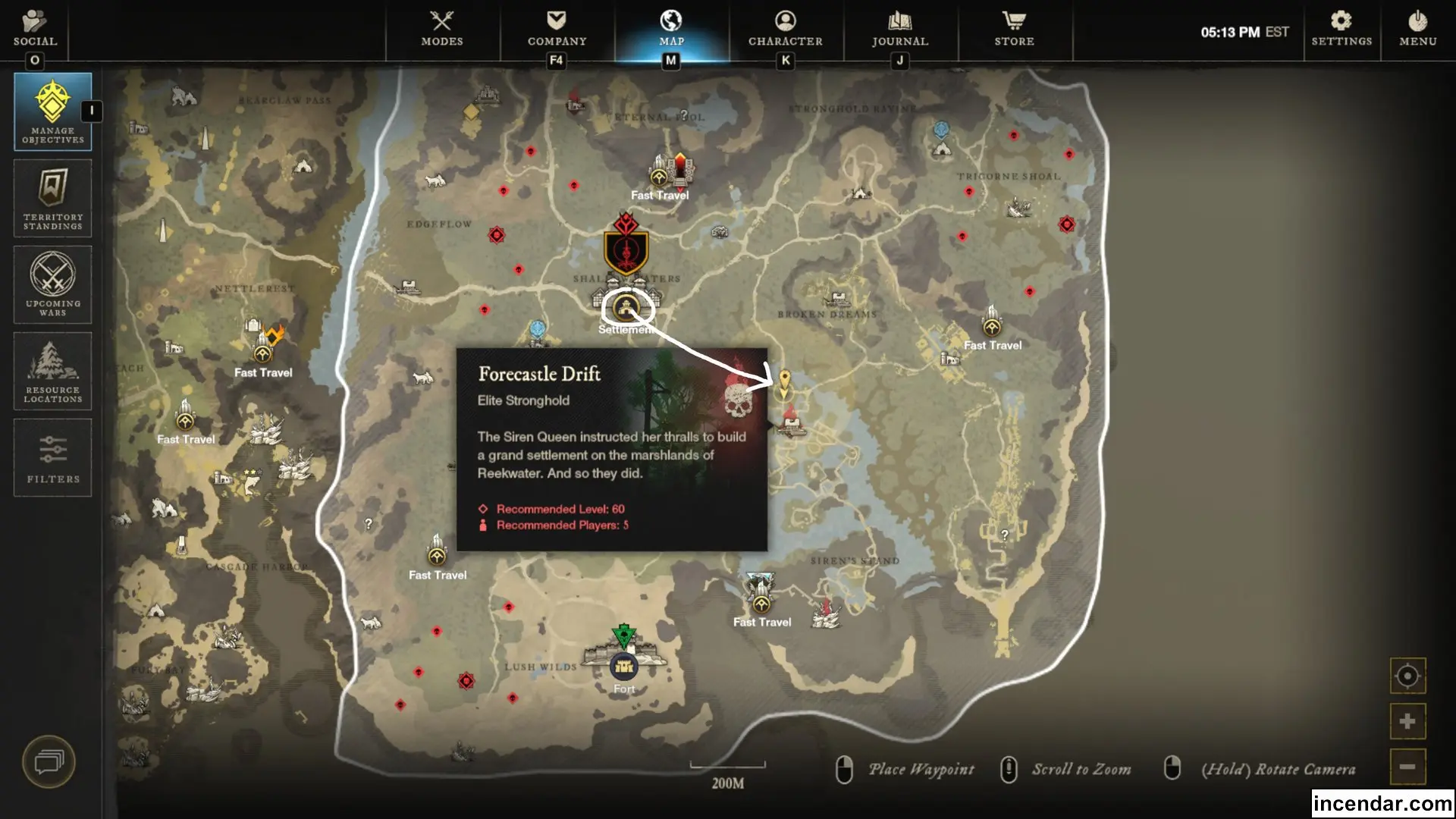The width and height of the screenshot is (1456, 819).
Task: Open the Territory Standings panel
Action: (52, 198)
